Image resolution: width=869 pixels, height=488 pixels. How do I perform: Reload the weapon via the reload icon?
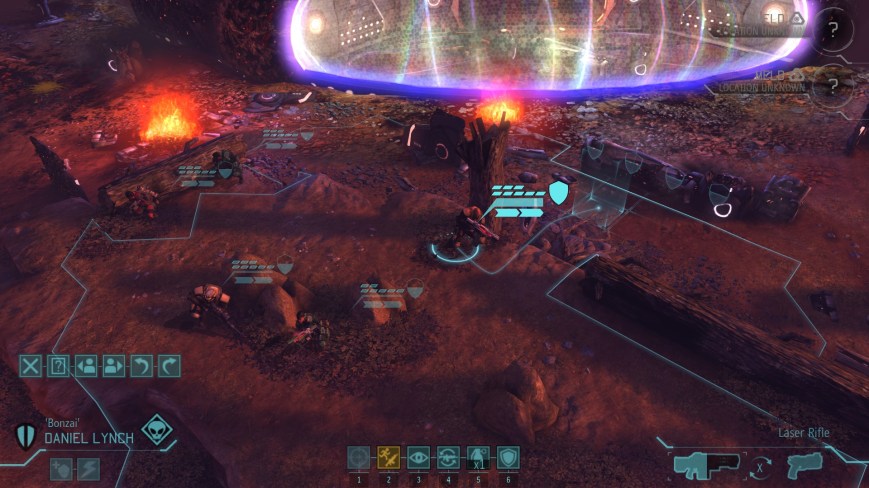coord(449,457)
